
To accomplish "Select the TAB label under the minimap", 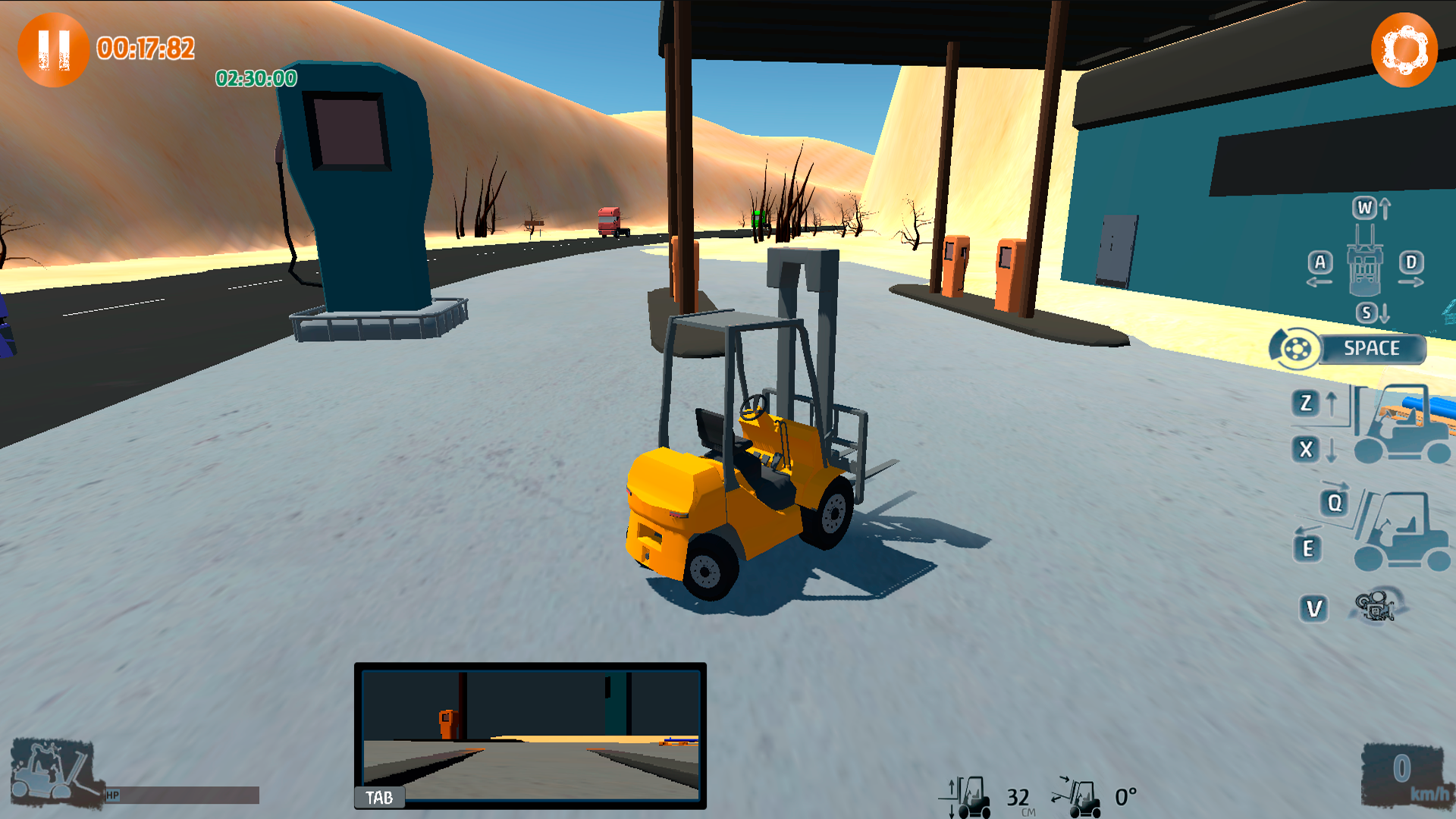I will pyautogui.click(x=378, y=798).
